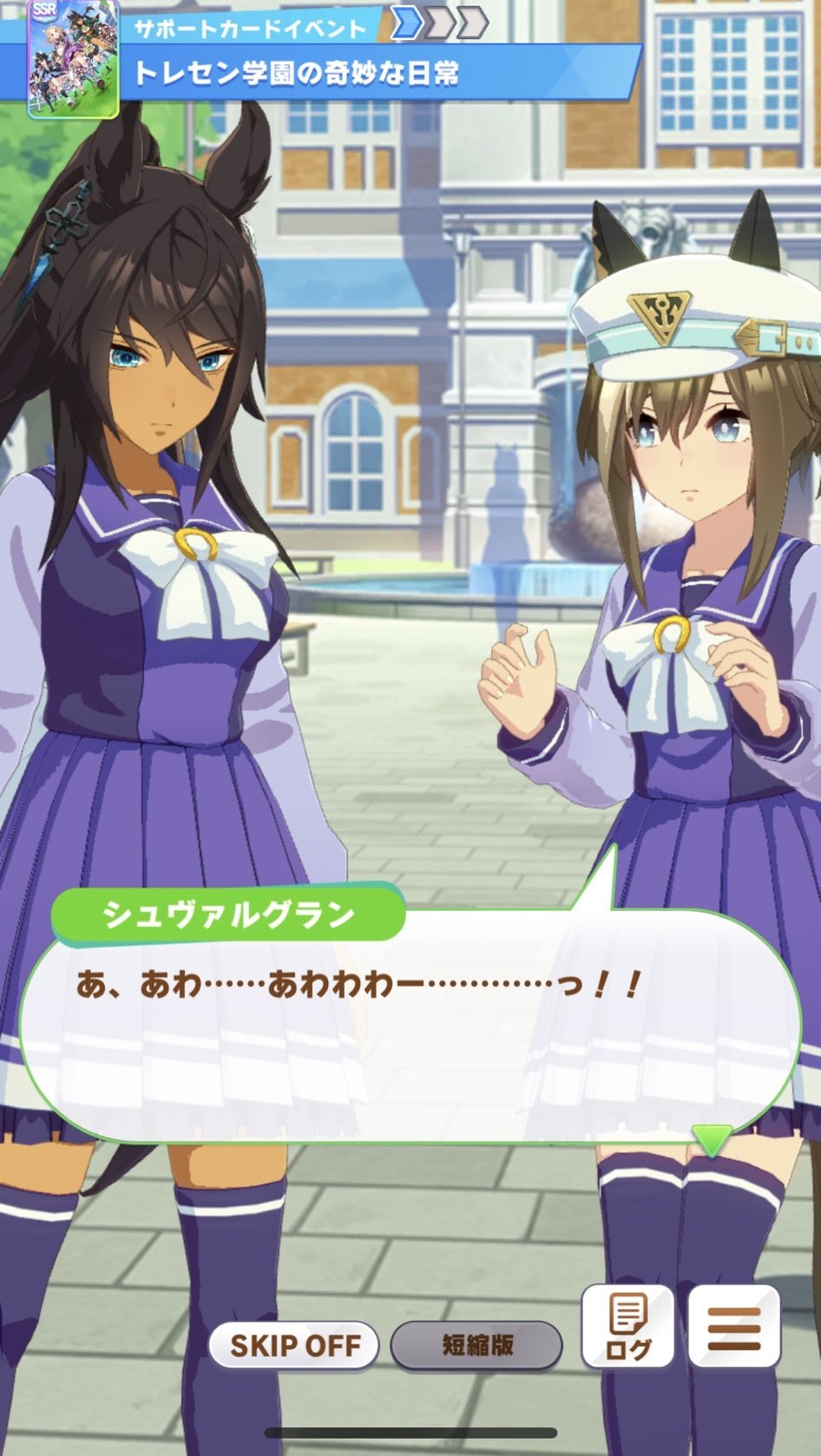Screen dimensions: 821x1456
Task: Open the ログ dialogue log
Action: point(627,1327)
